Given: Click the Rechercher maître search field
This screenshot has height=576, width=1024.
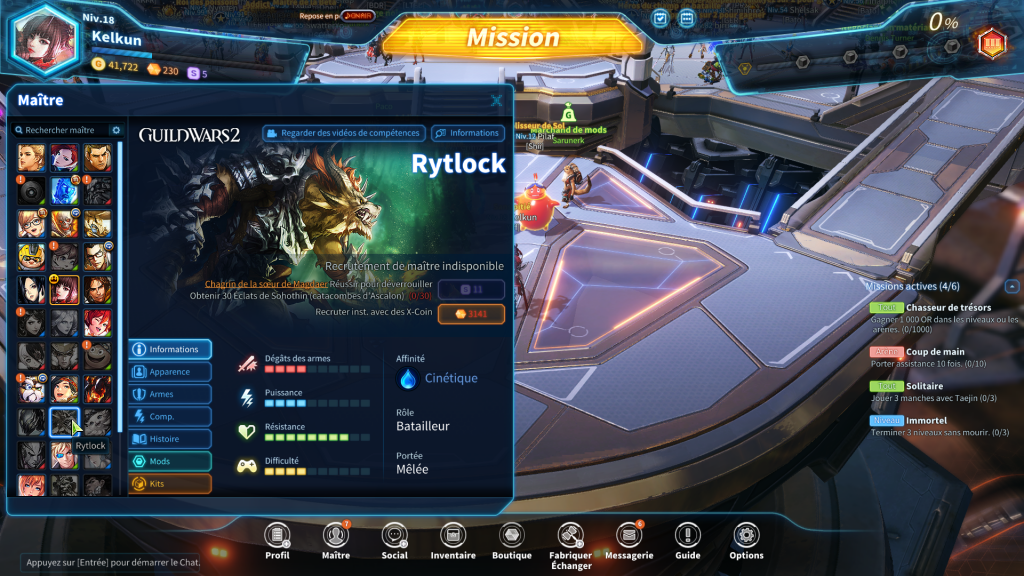Looking at the screenshot, I should (x=62, y=130).
